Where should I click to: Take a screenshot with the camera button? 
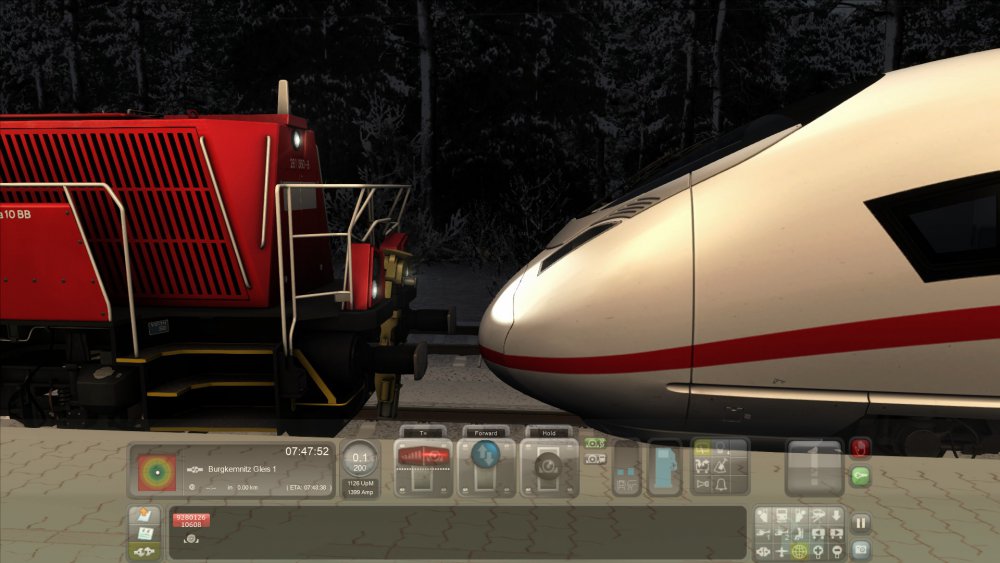pyautogui.click(x=860, y=549)
